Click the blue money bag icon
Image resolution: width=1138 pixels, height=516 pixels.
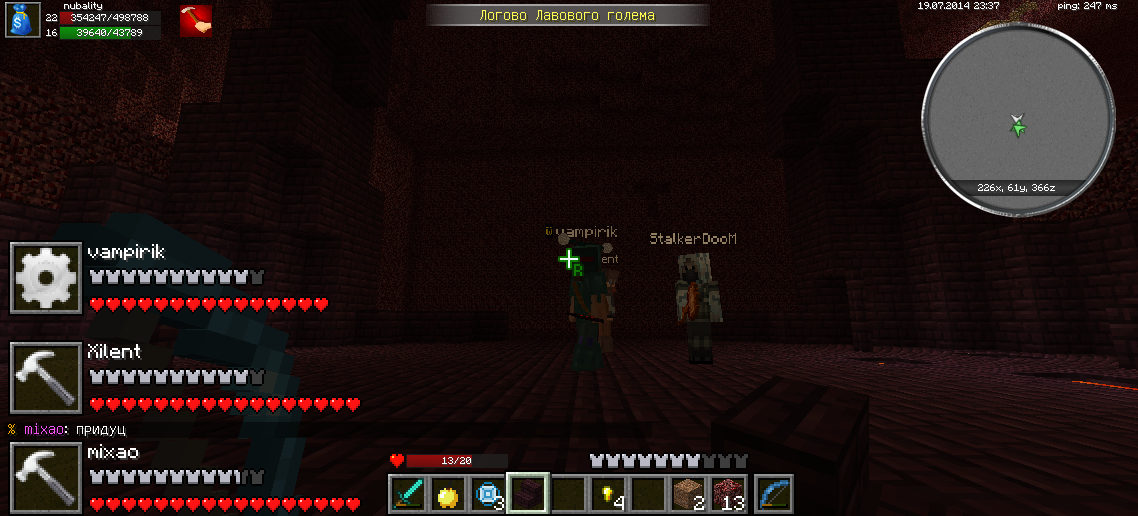[22, 21]
